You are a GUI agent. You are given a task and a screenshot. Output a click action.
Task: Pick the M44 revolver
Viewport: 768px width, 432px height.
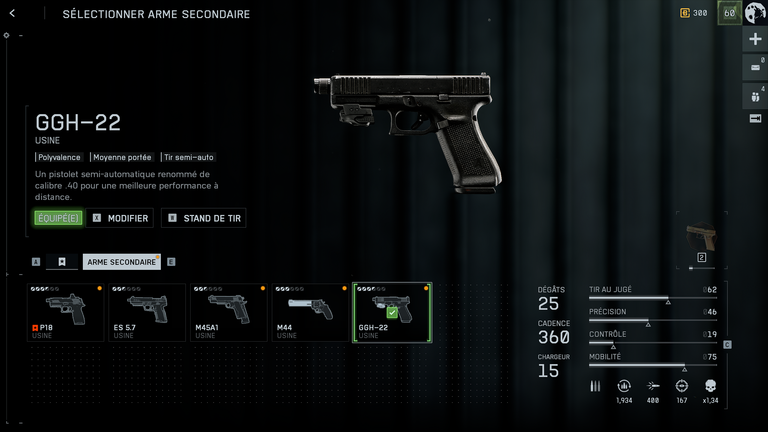coord(310,313)
